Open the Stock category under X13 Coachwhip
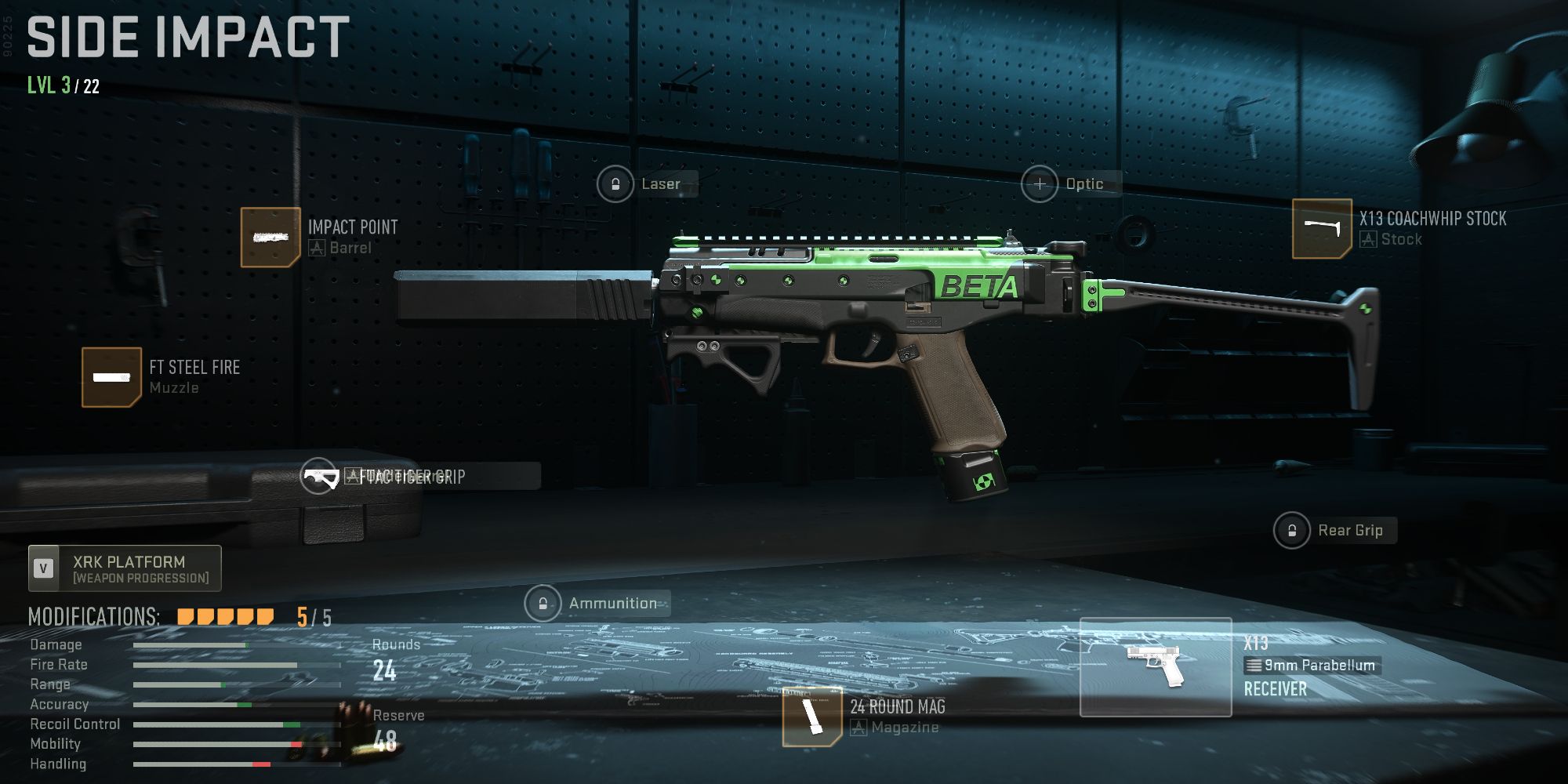Screen dimensions: 1568x784 pos(1402,239)
